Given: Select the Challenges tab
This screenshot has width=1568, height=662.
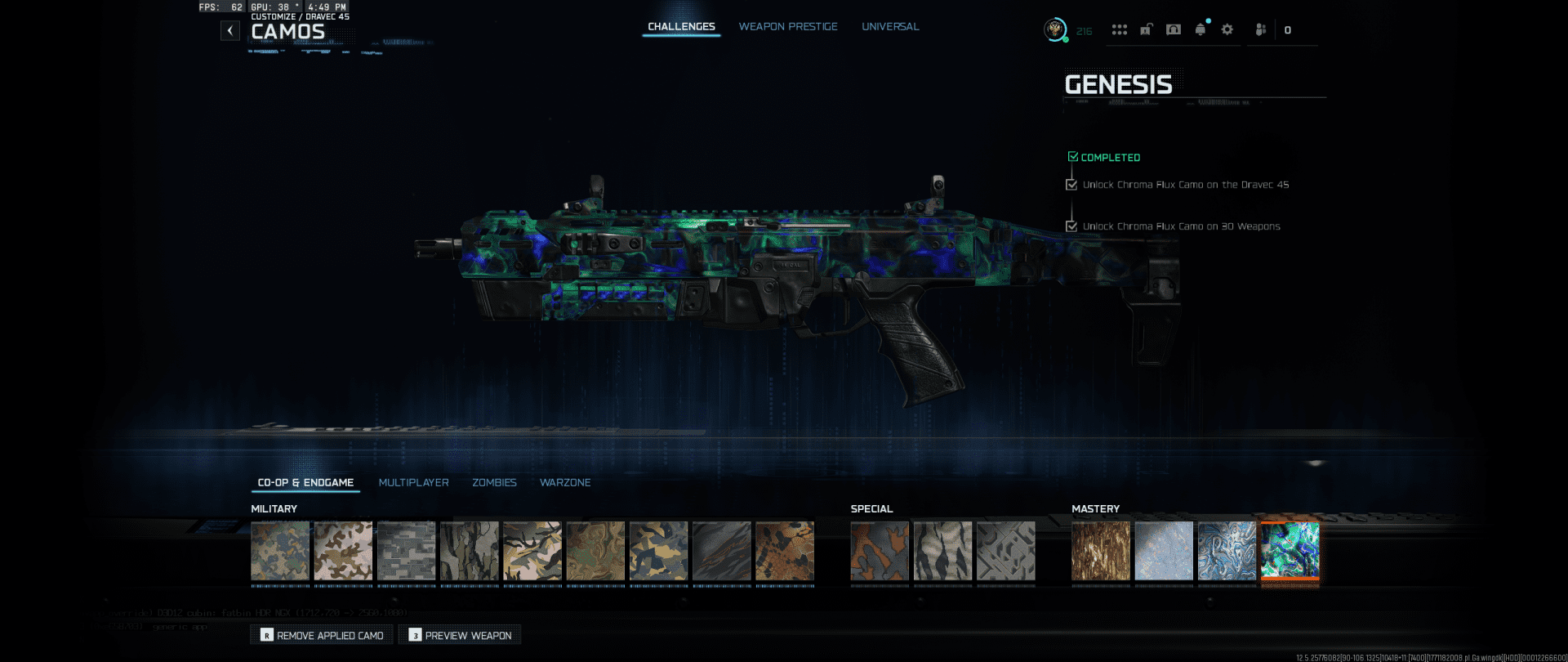Looking at the screenshot, I should click(x=681, y=27).
